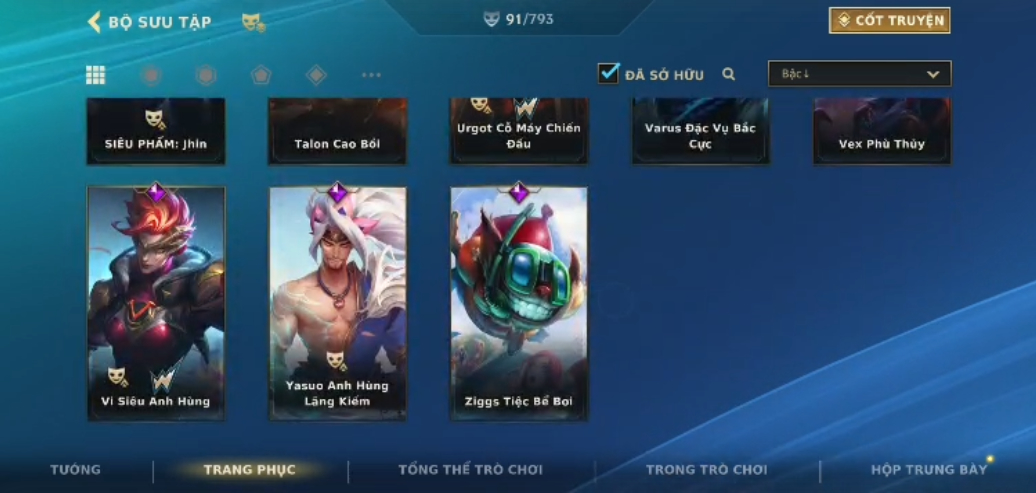
Task: Click the magnifying glass search icon
Action: click(729, 74)
